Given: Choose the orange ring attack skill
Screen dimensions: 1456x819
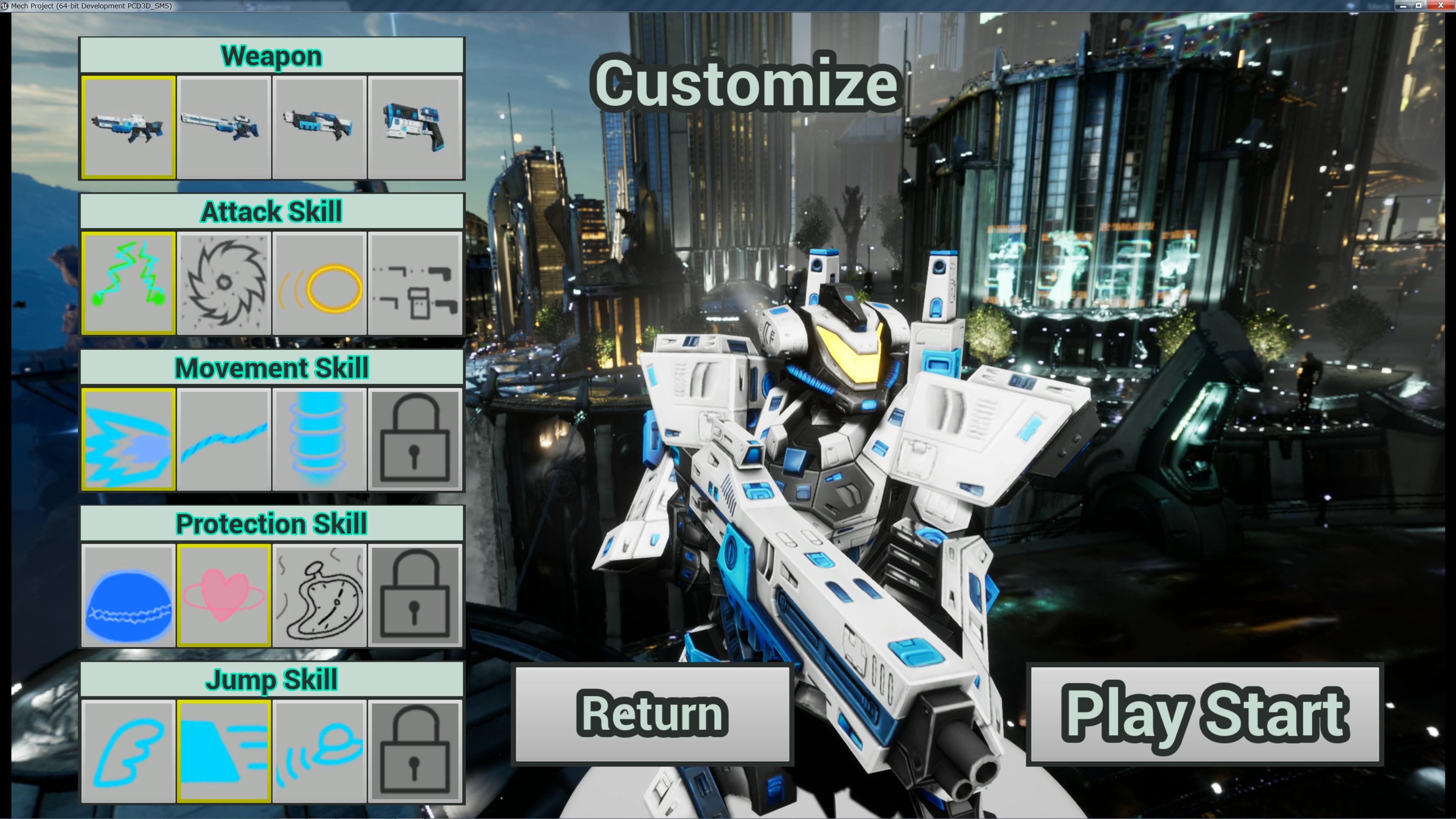Looking at the screenshot, I should (319, 282).
